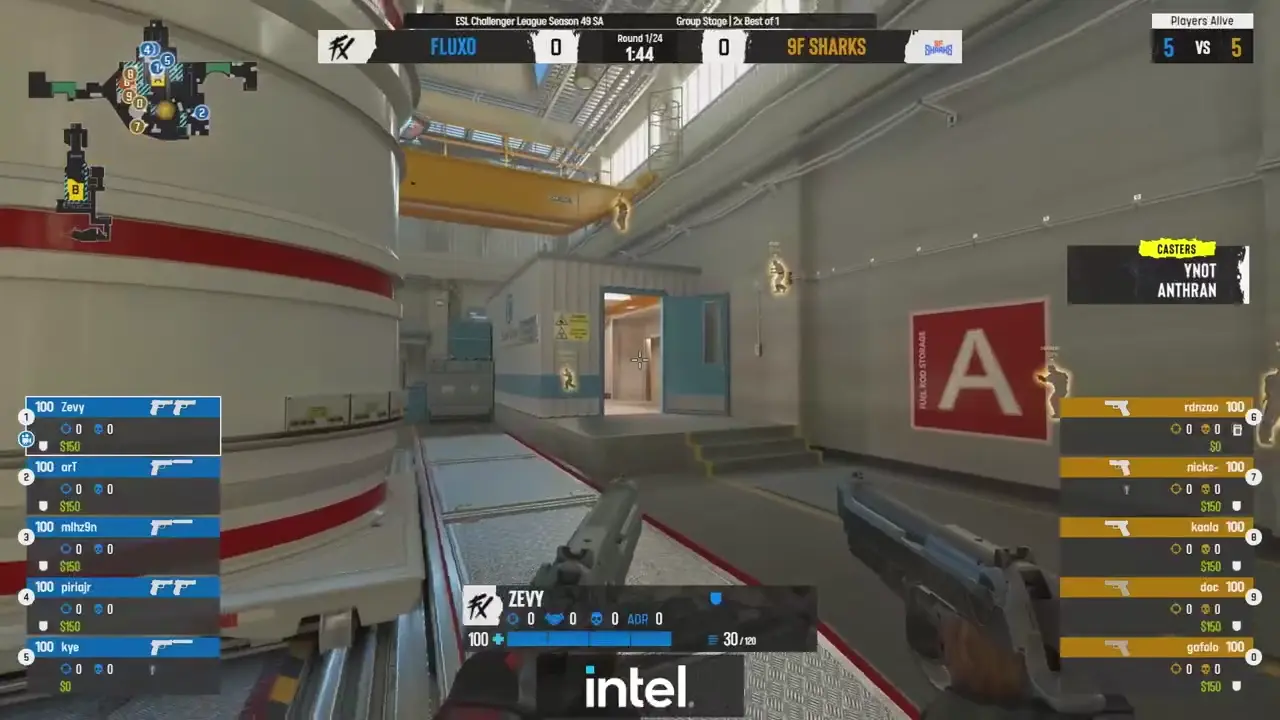Expand piriajr's player stat row
1280x720 pixels.
click(122, 587)
